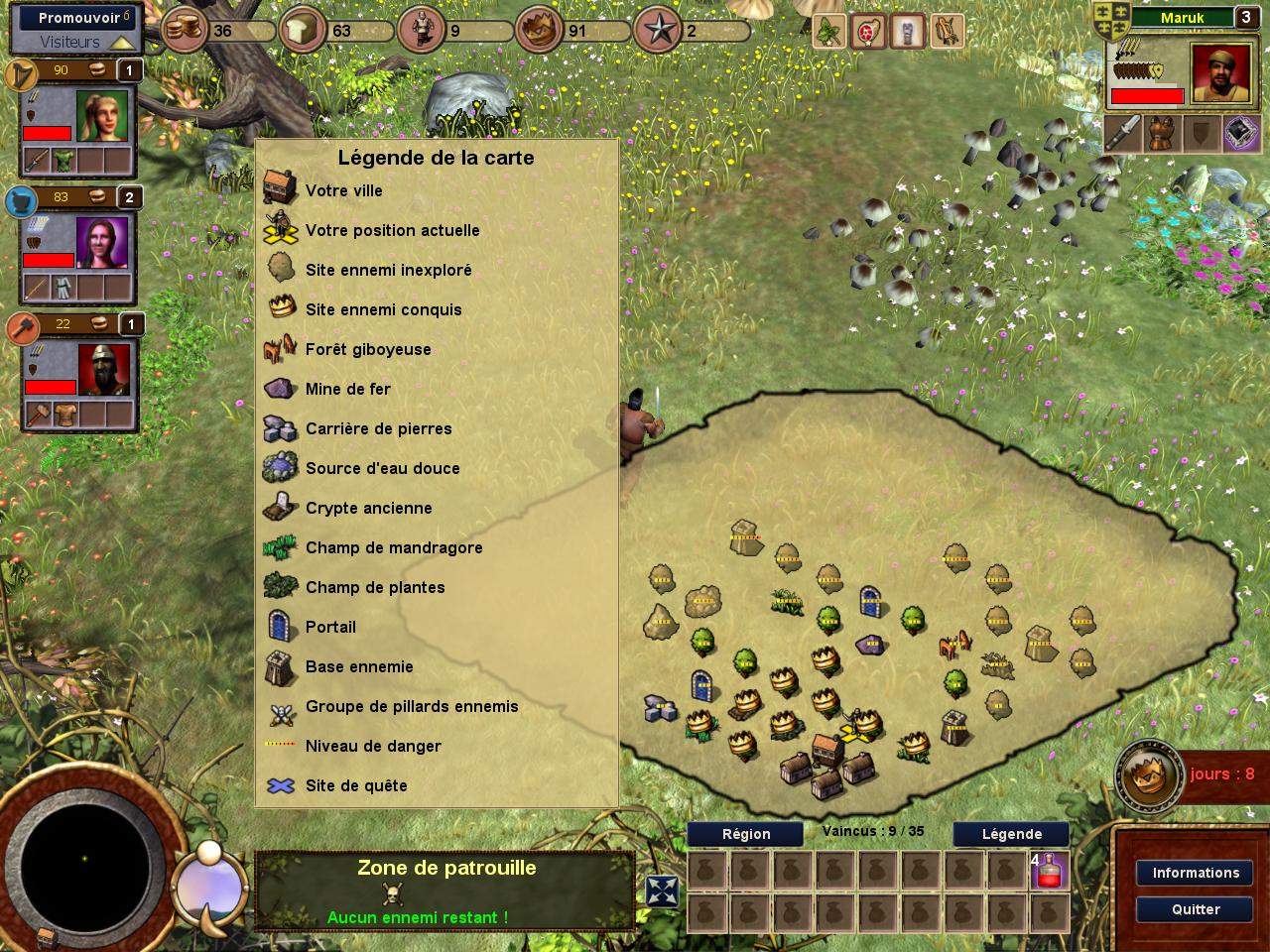
Task: Click the Promouvoir button
Action: (79, 18)
